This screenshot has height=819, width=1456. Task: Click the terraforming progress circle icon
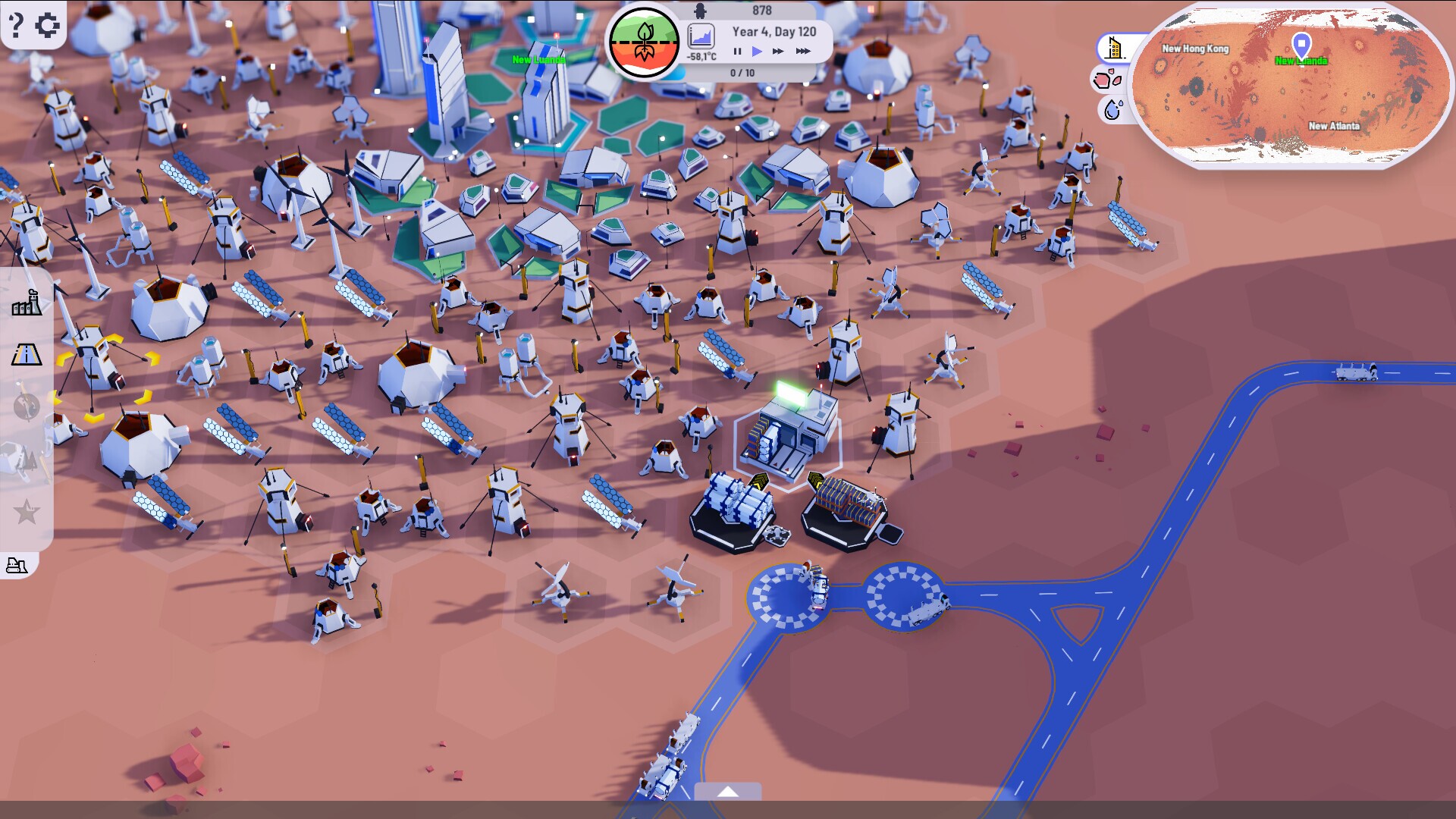point(643,42)
